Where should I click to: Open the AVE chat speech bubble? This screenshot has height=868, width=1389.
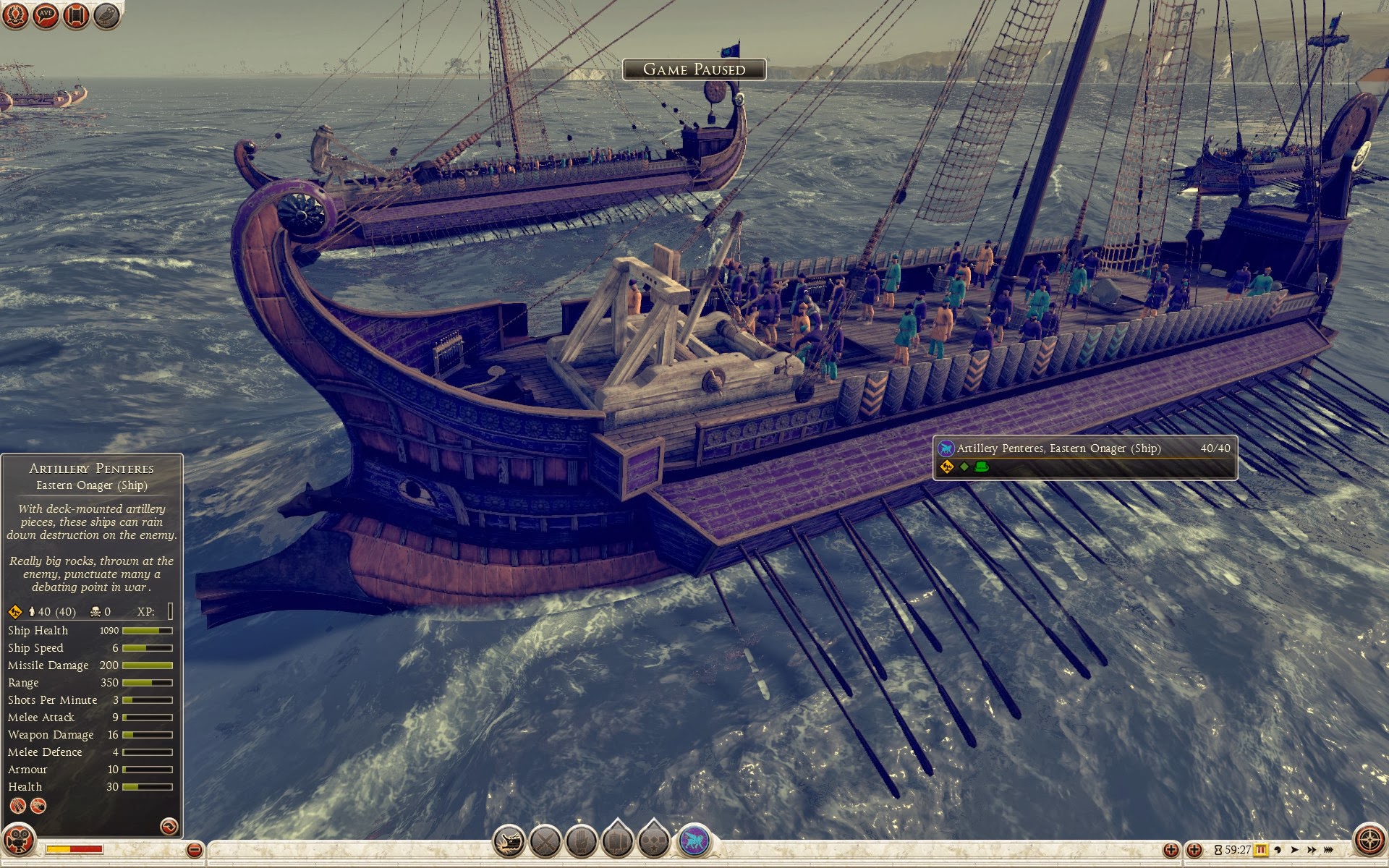pyautogui.click(x=46, y=15)
